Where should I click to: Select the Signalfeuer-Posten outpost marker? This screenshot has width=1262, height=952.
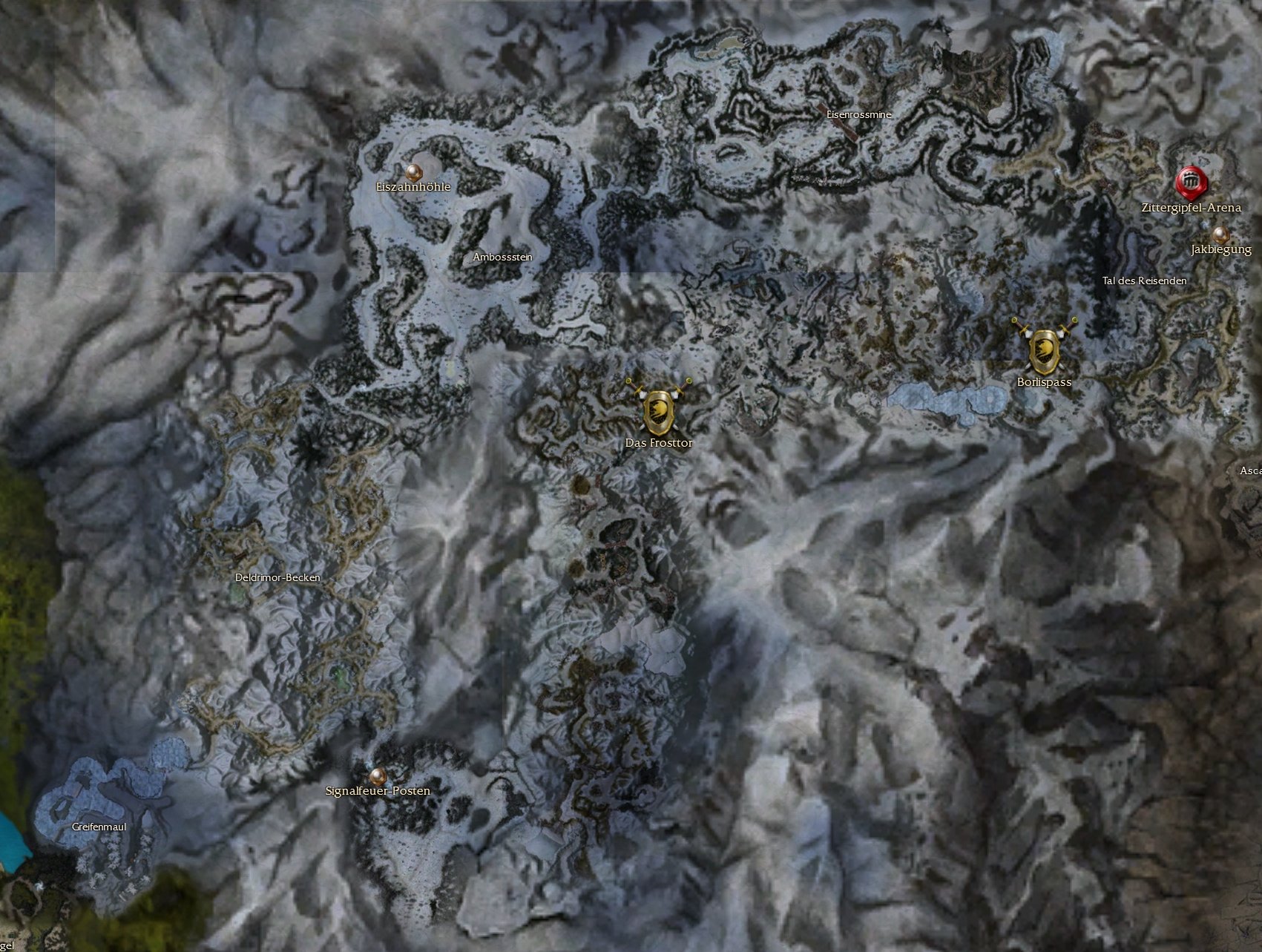click(x=378, y=776)
